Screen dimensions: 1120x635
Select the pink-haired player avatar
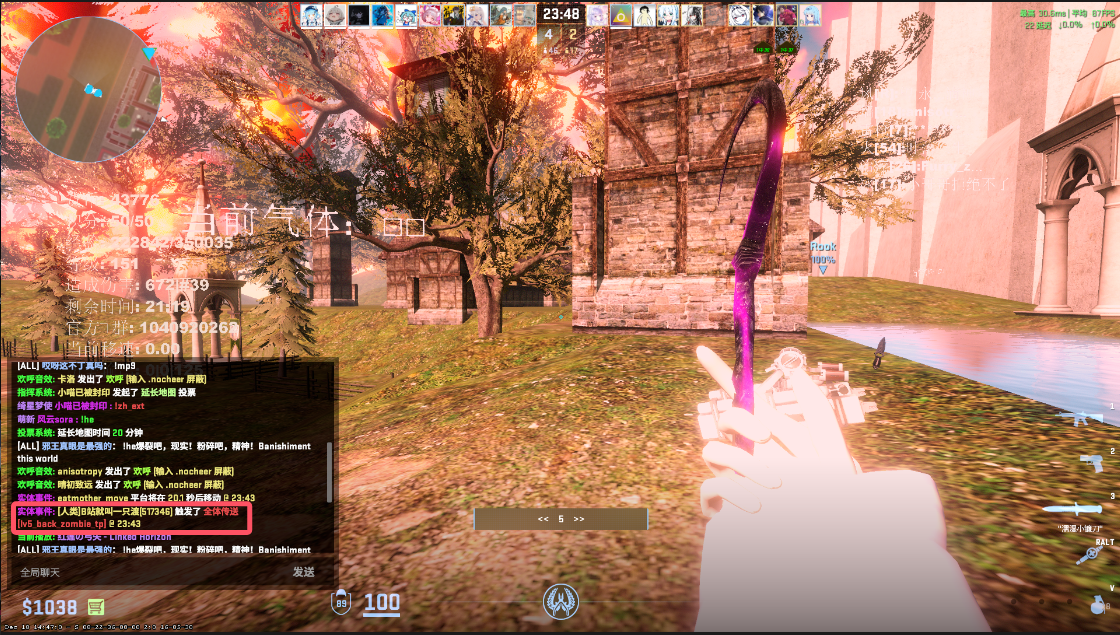[429, 14]
